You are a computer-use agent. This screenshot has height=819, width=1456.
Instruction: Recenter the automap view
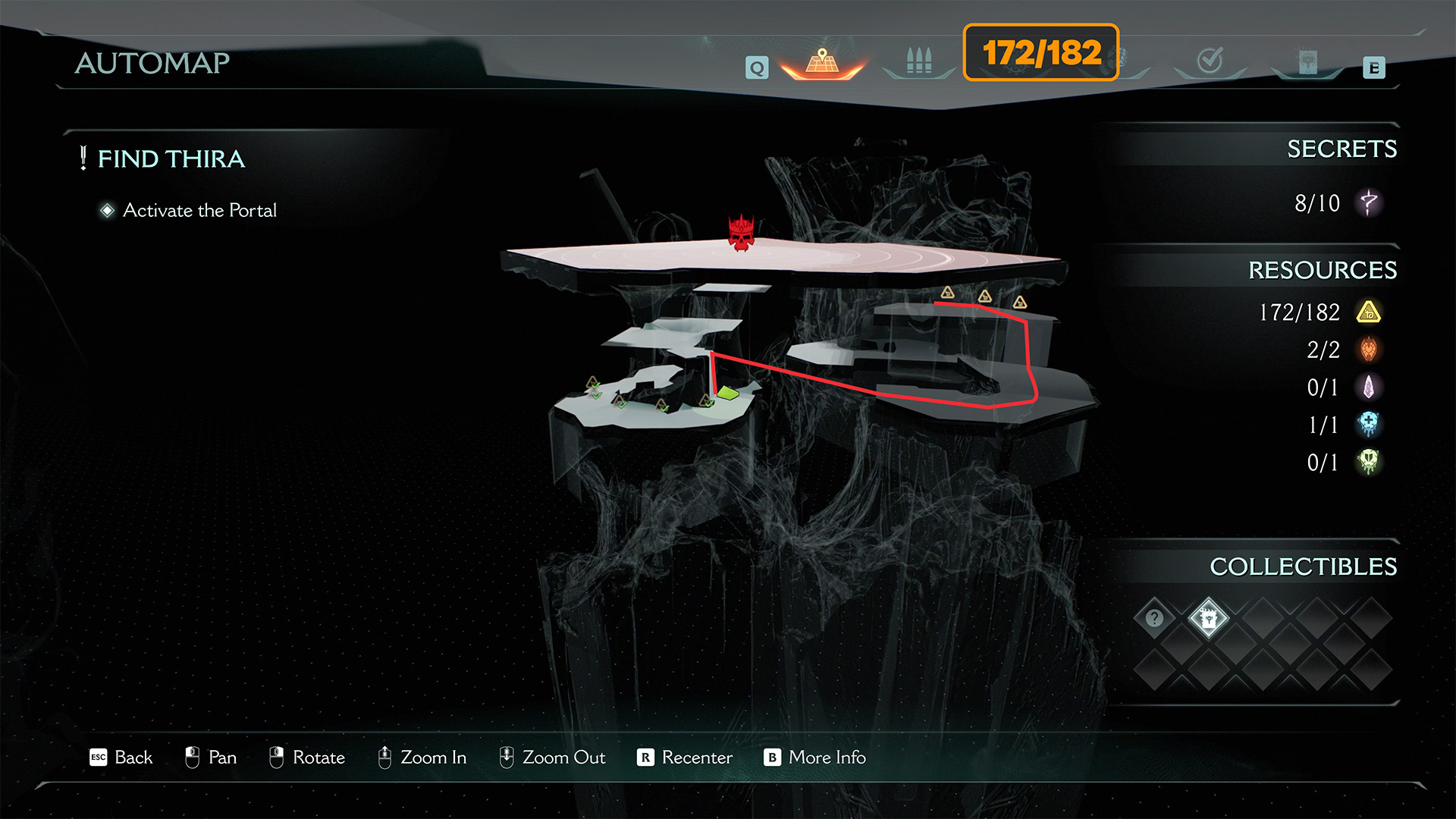pos(685,758)
